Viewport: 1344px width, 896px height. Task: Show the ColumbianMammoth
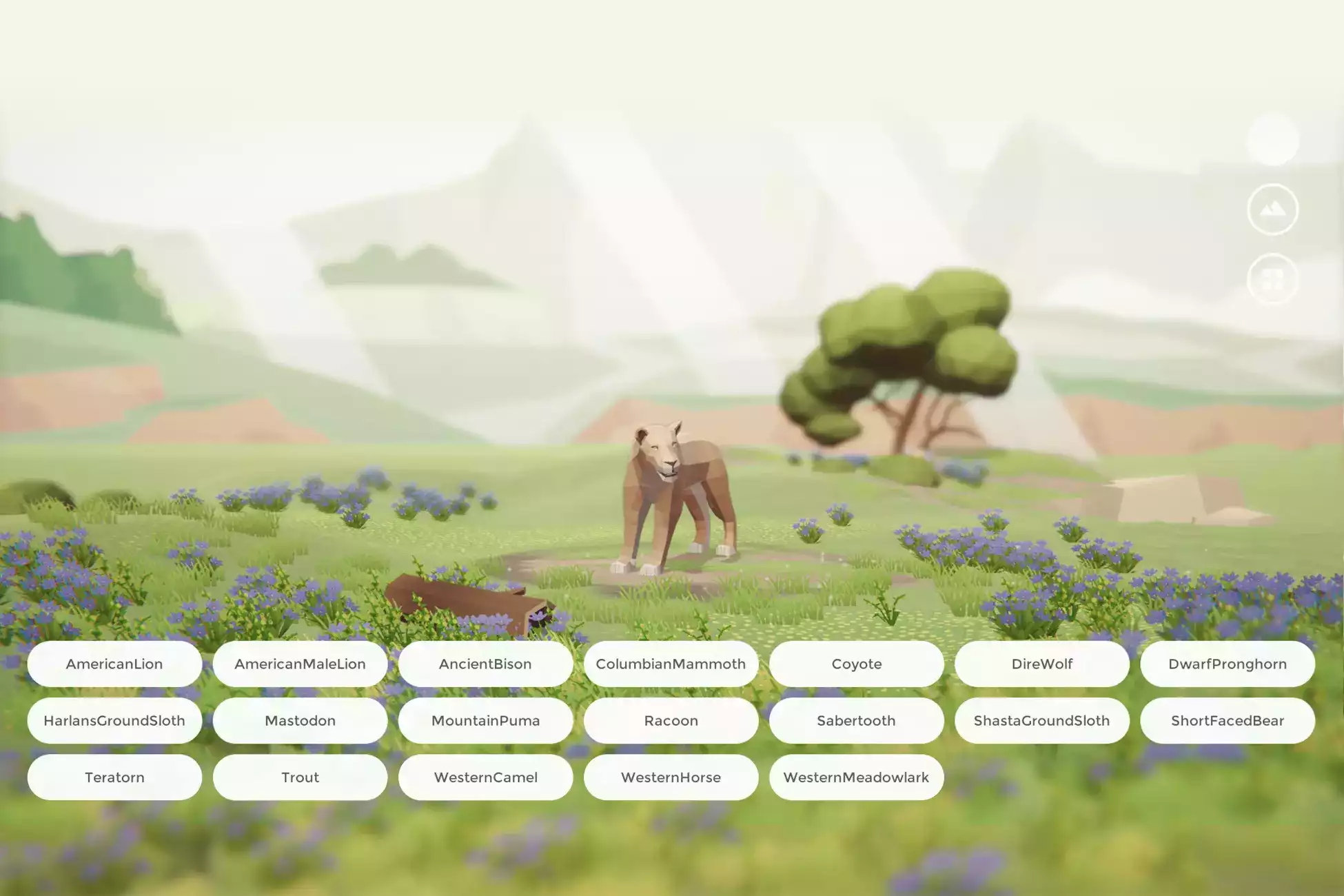pos(671,664)
